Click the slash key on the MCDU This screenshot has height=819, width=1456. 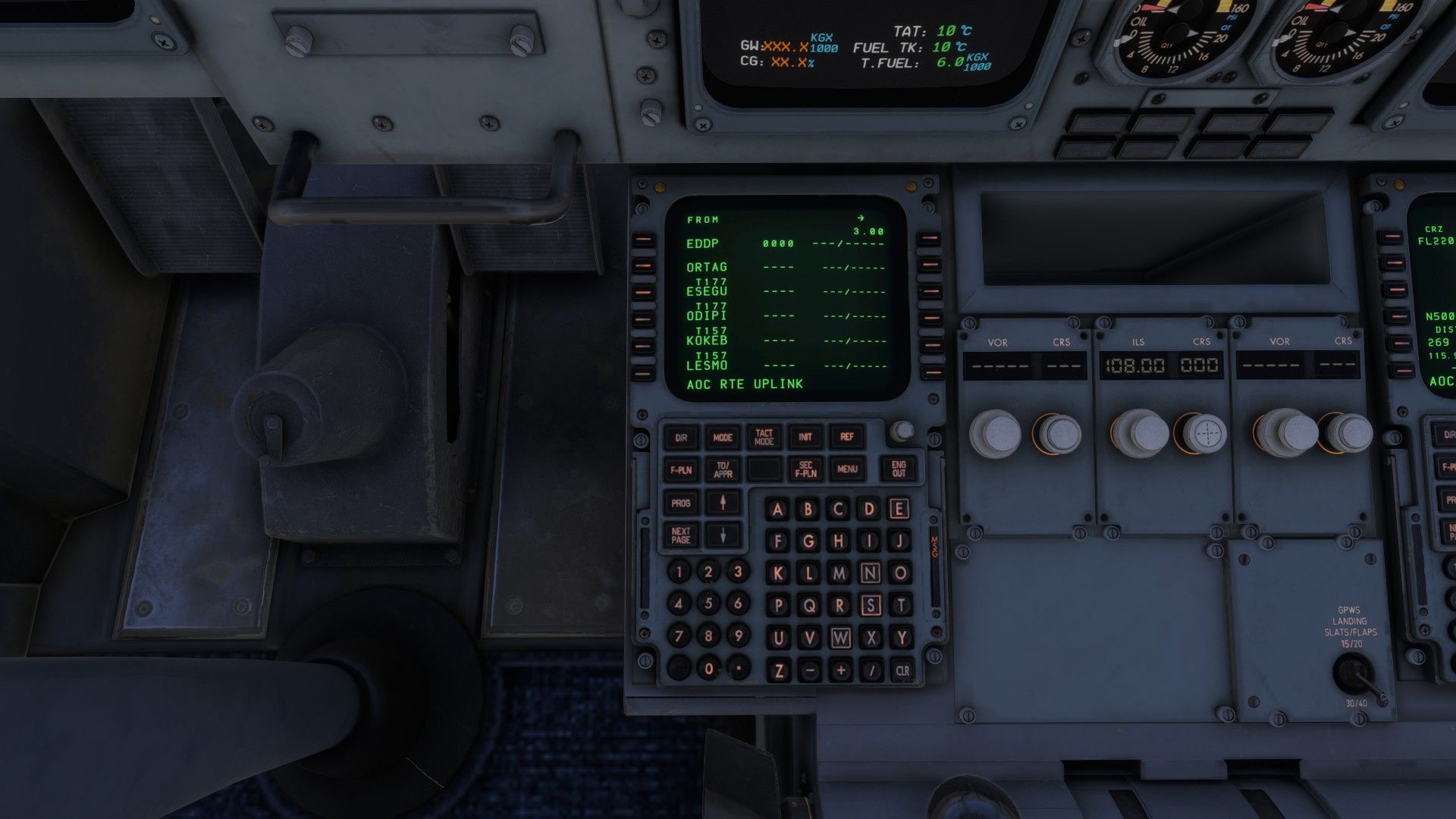click(871, 671)
